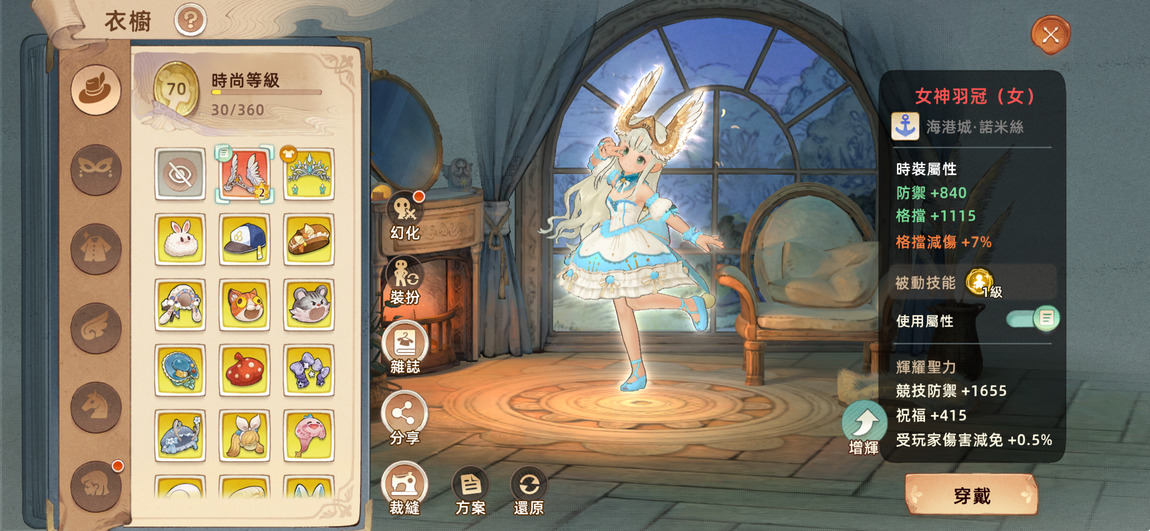
Task: Tap the 增輝 upgrade arrow button
Action: [x=864, y=424]
